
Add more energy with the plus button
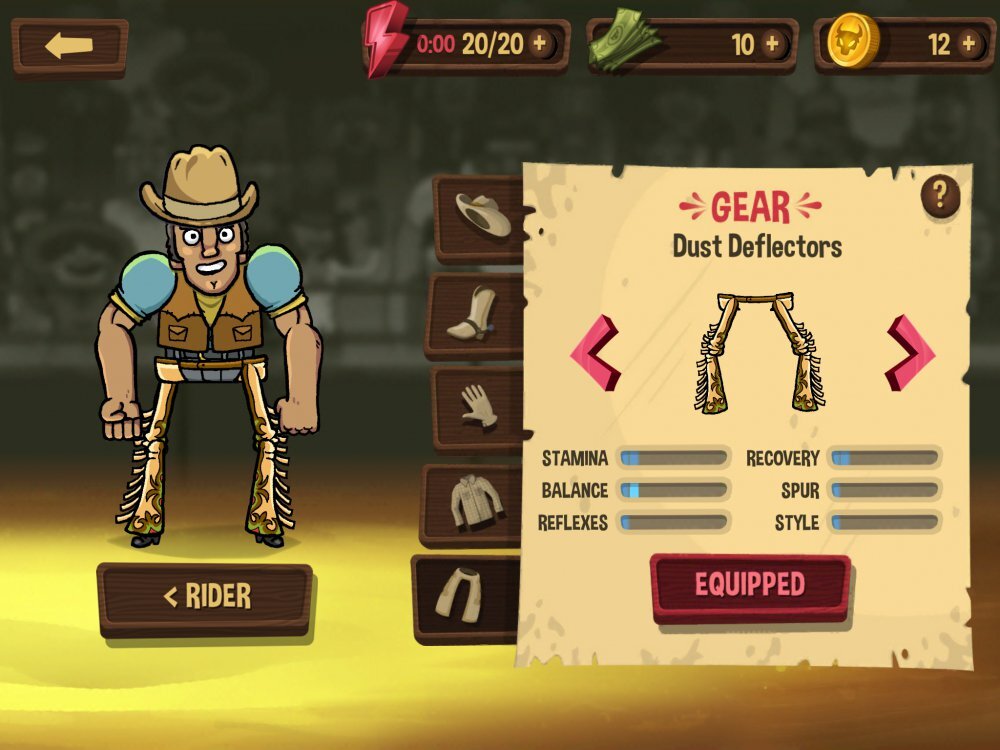[540, 44]
